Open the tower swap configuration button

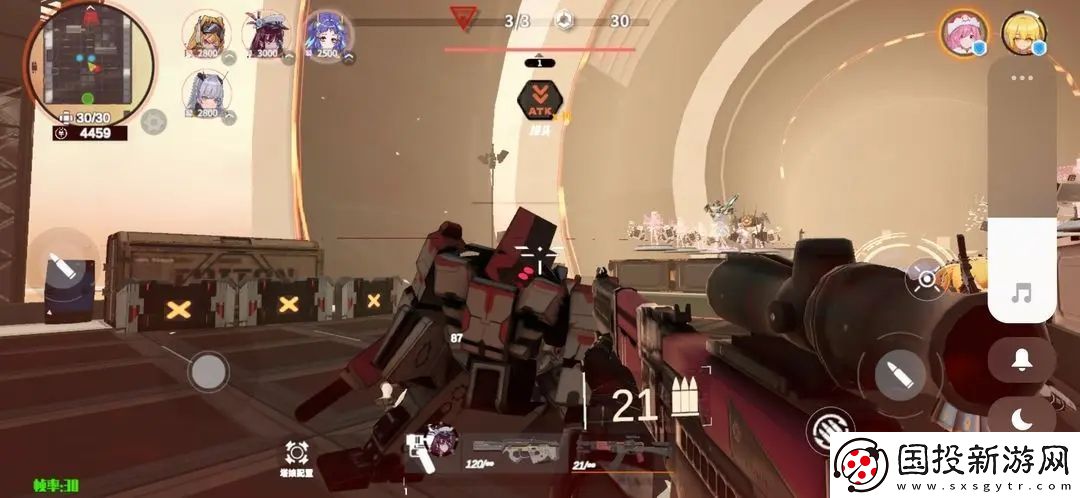point(296,457)
